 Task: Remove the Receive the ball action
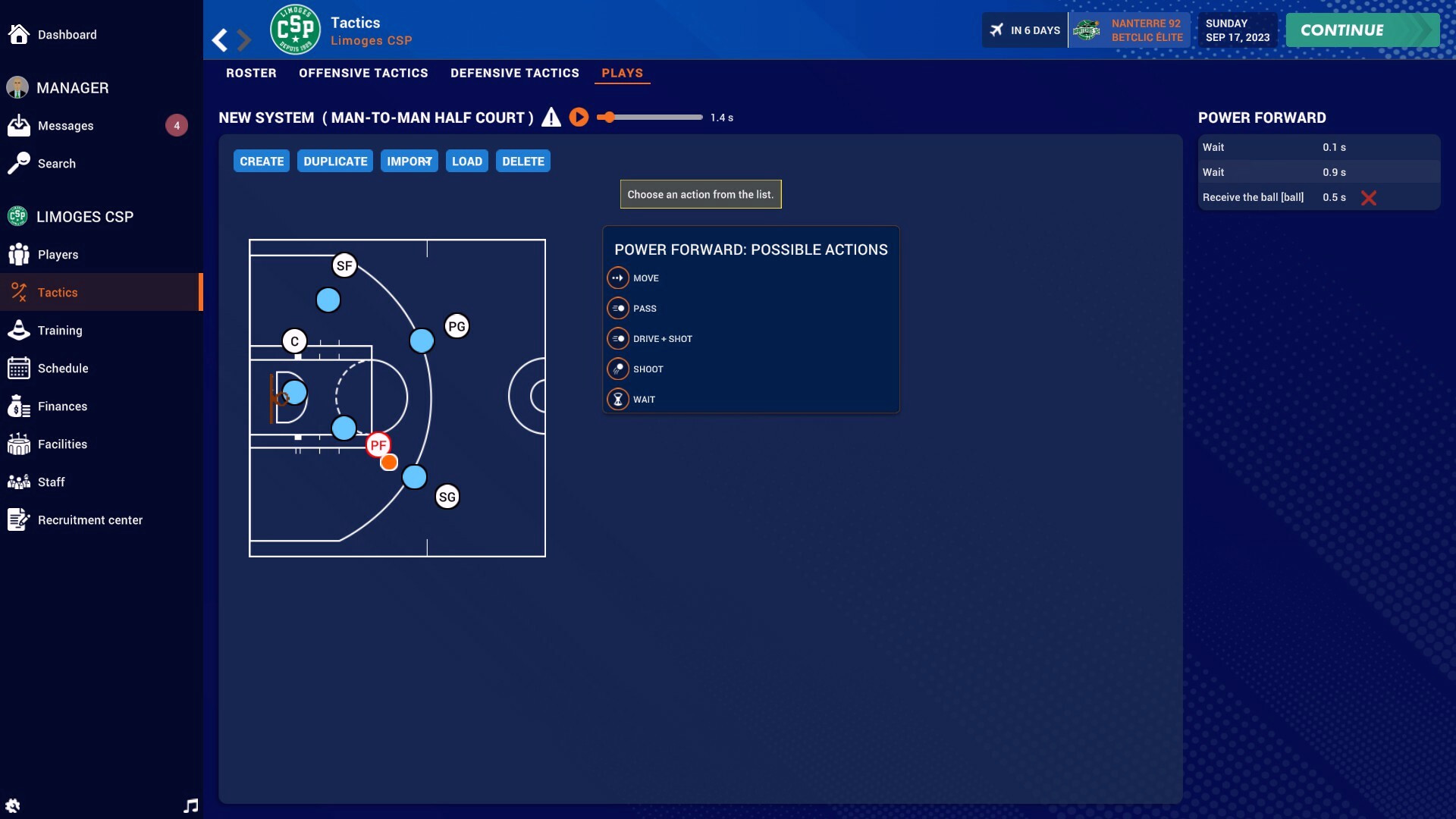[x=1368, y=198]
